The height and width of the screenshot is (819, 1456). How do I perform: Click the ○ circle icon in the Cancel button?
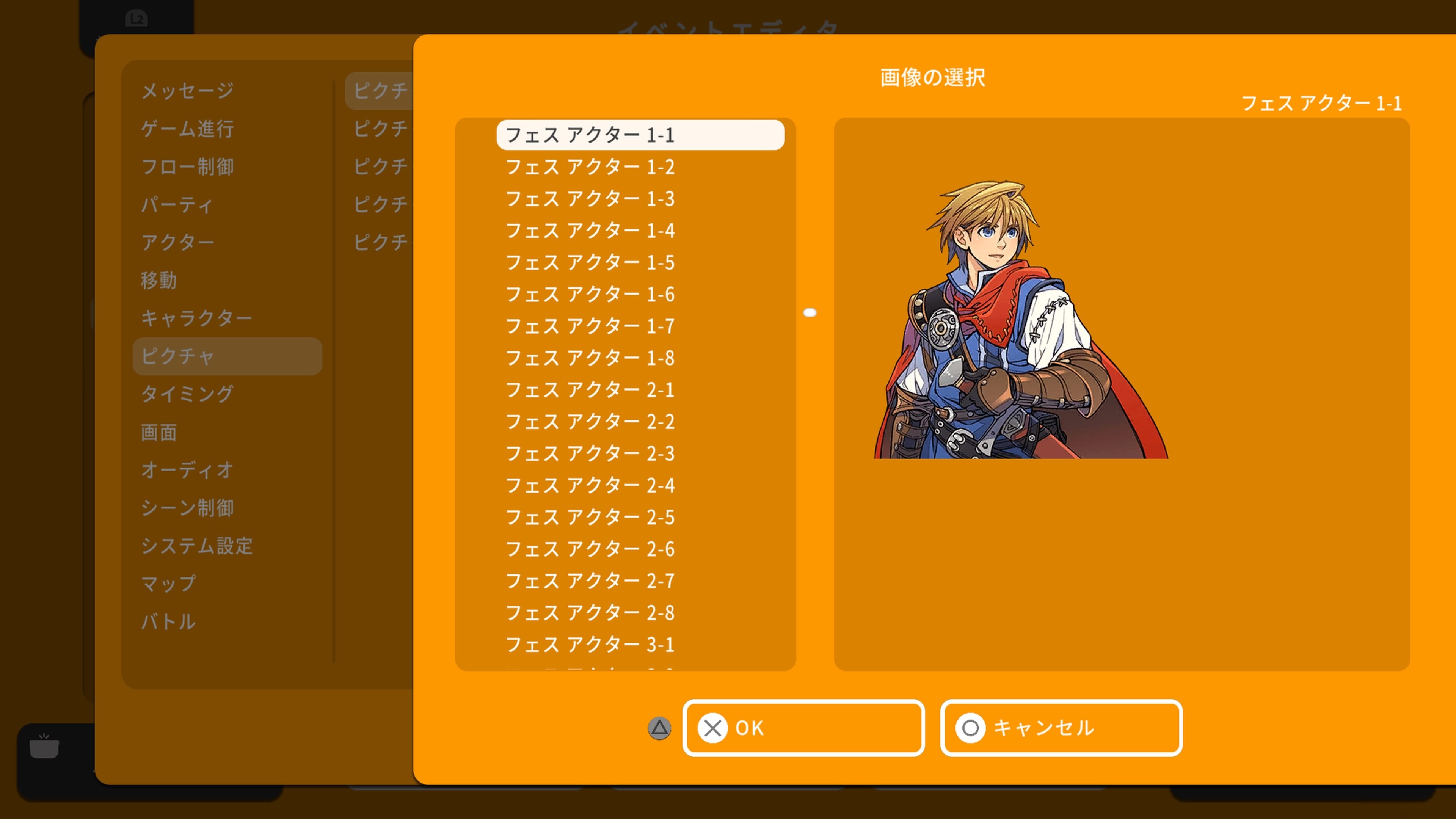[970, 728]
